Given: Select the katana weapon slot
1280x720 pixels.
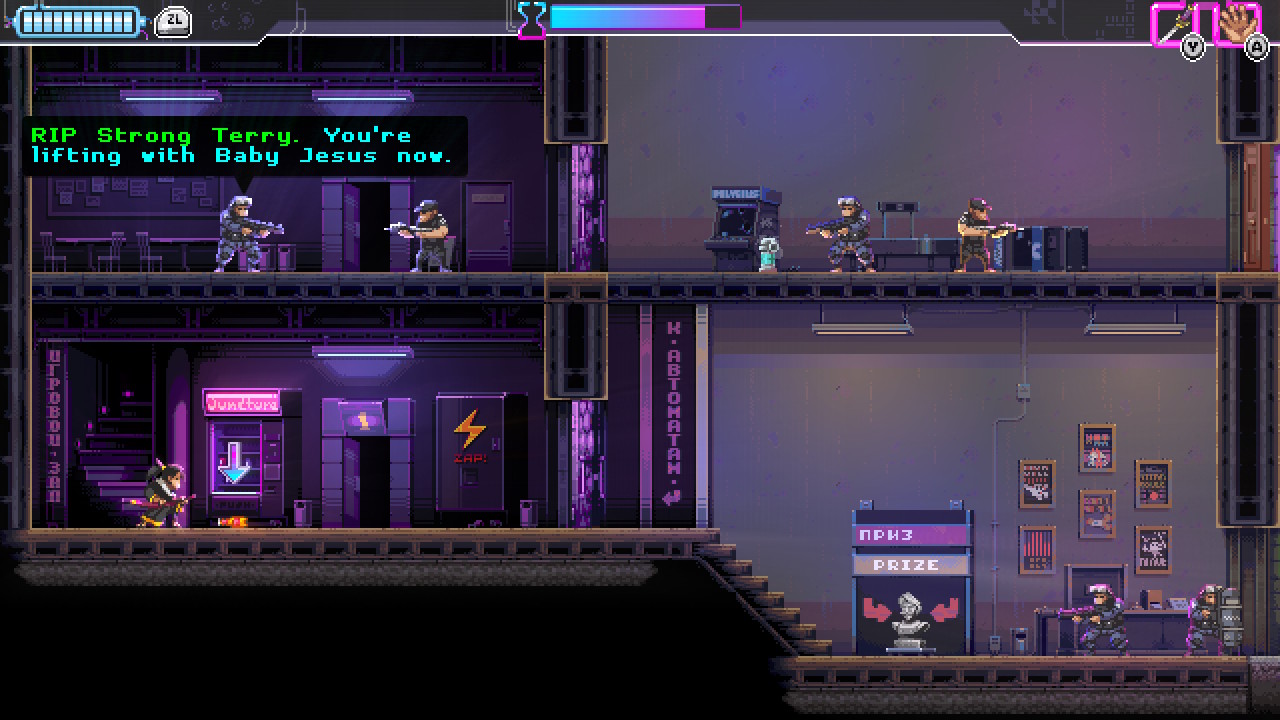Looking at the screenshot, I should pyautogui.click(x=1174, y=22).
